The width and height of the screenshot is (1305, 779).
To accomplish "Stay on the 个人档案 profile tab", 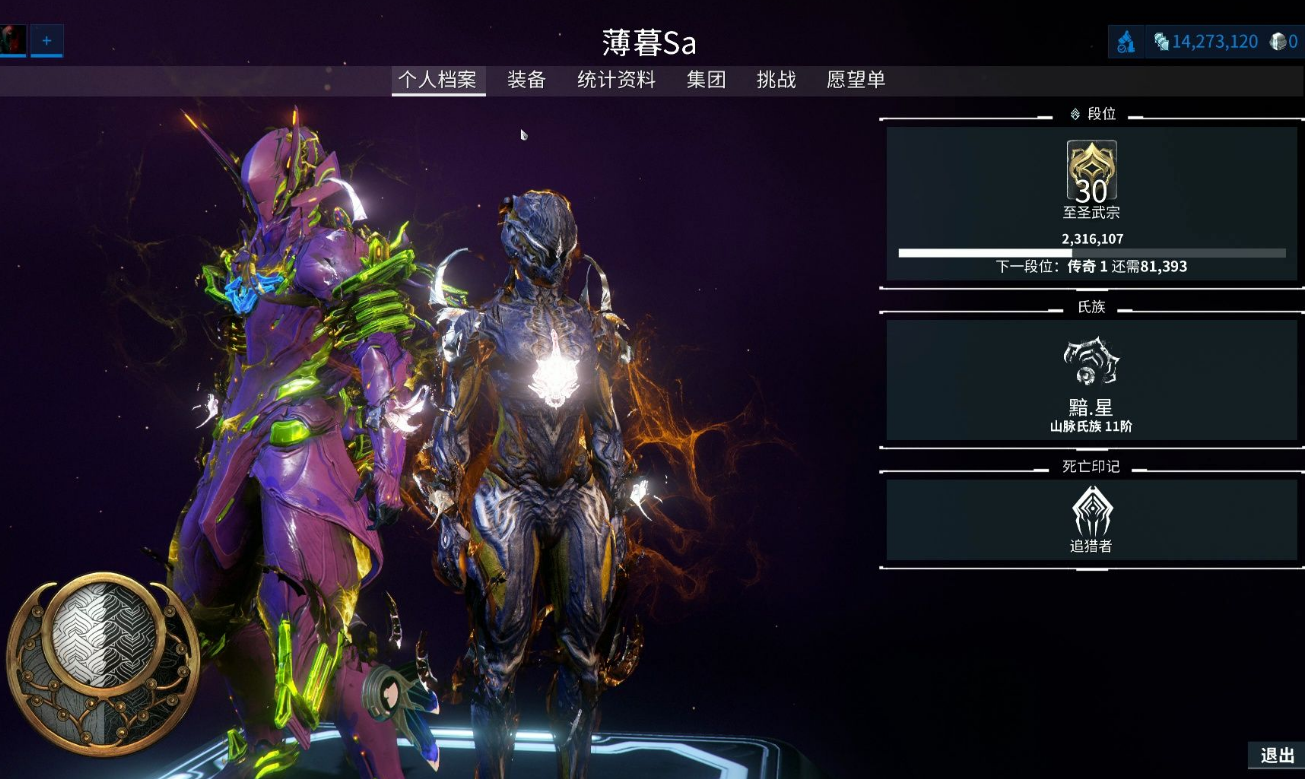I will [438, 80].
